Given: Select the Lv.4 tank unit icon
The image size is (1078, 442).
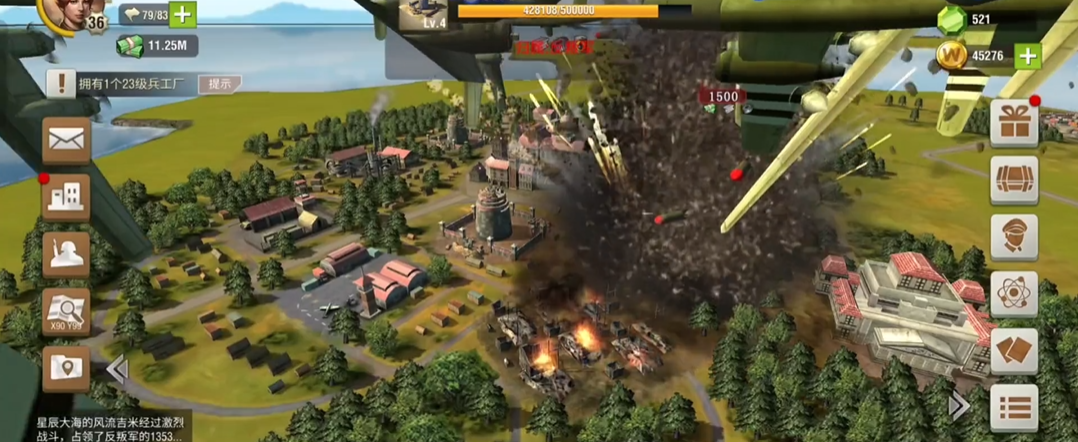Looking at the screenshot, I should [x=423, y=14].
